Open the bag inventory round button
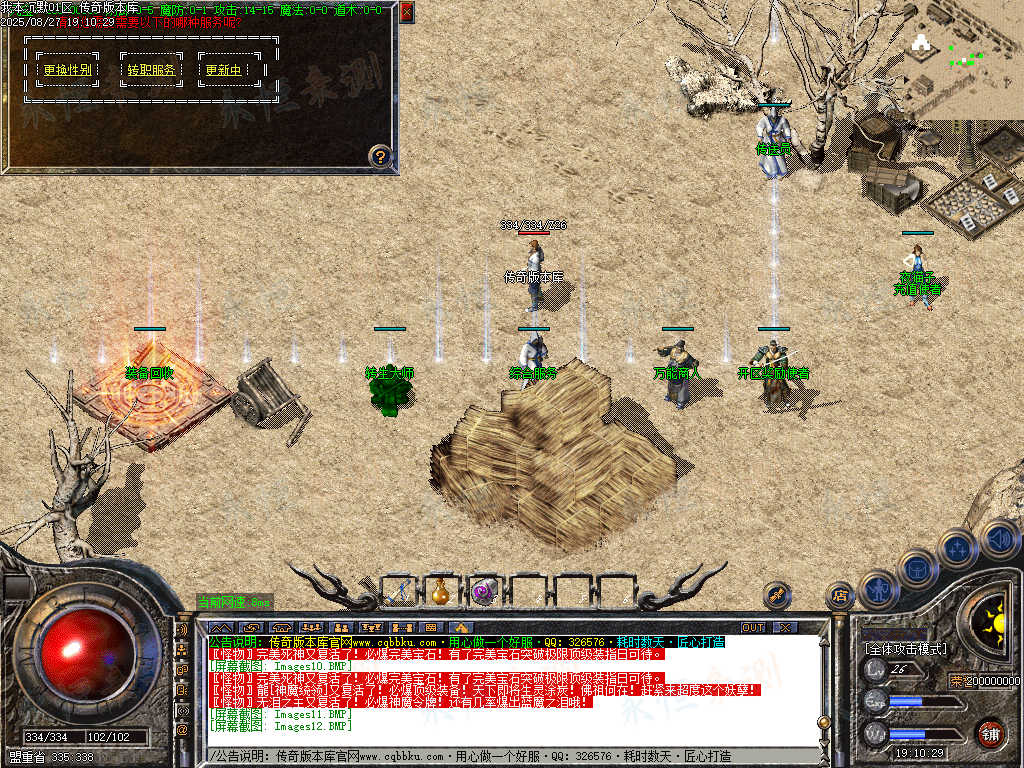This screenshot has height=768, width=1024. point(917,568)
